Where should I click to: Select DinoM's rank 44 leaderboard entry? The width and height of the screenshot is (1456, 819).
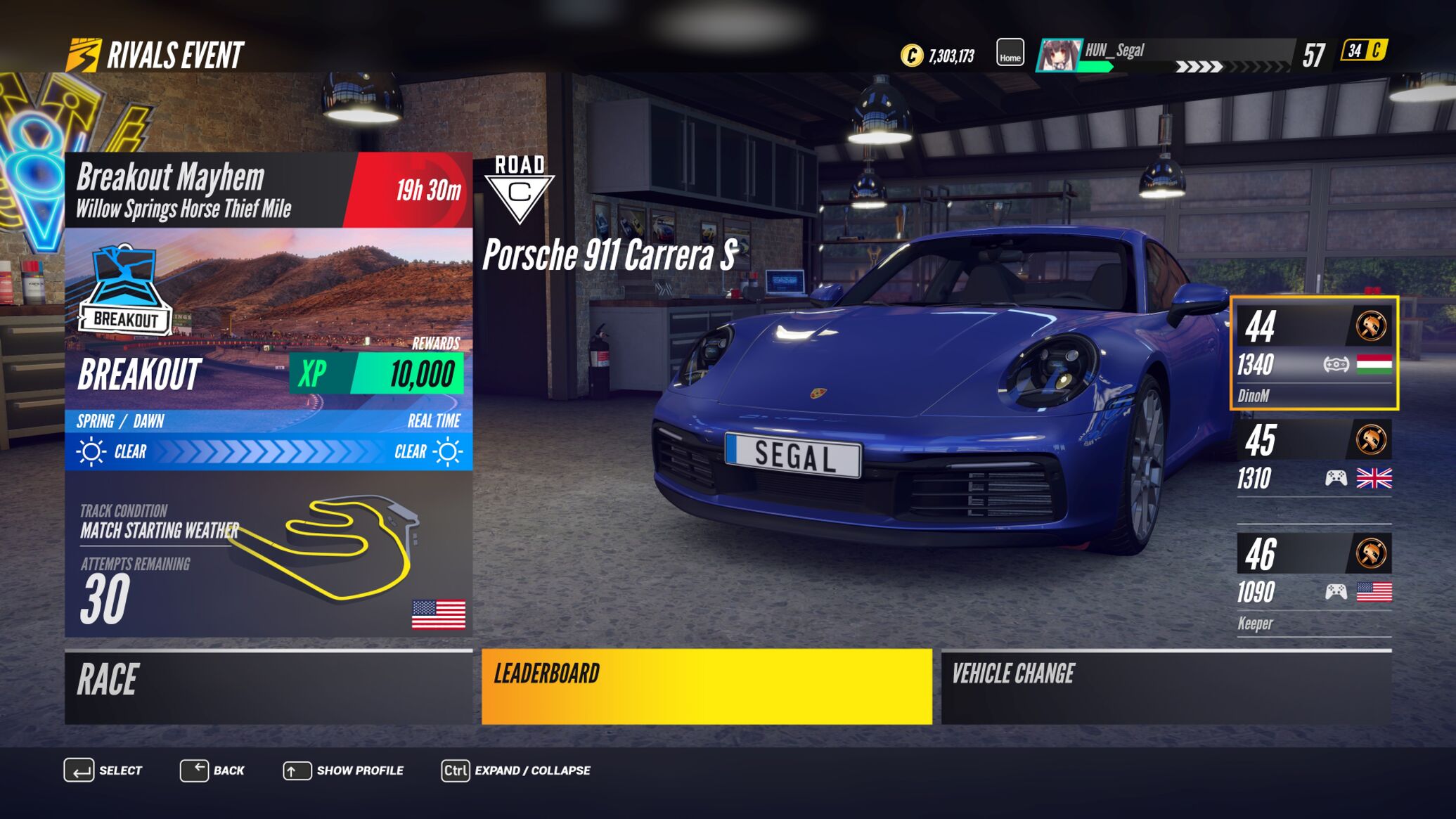[1314, 353]
